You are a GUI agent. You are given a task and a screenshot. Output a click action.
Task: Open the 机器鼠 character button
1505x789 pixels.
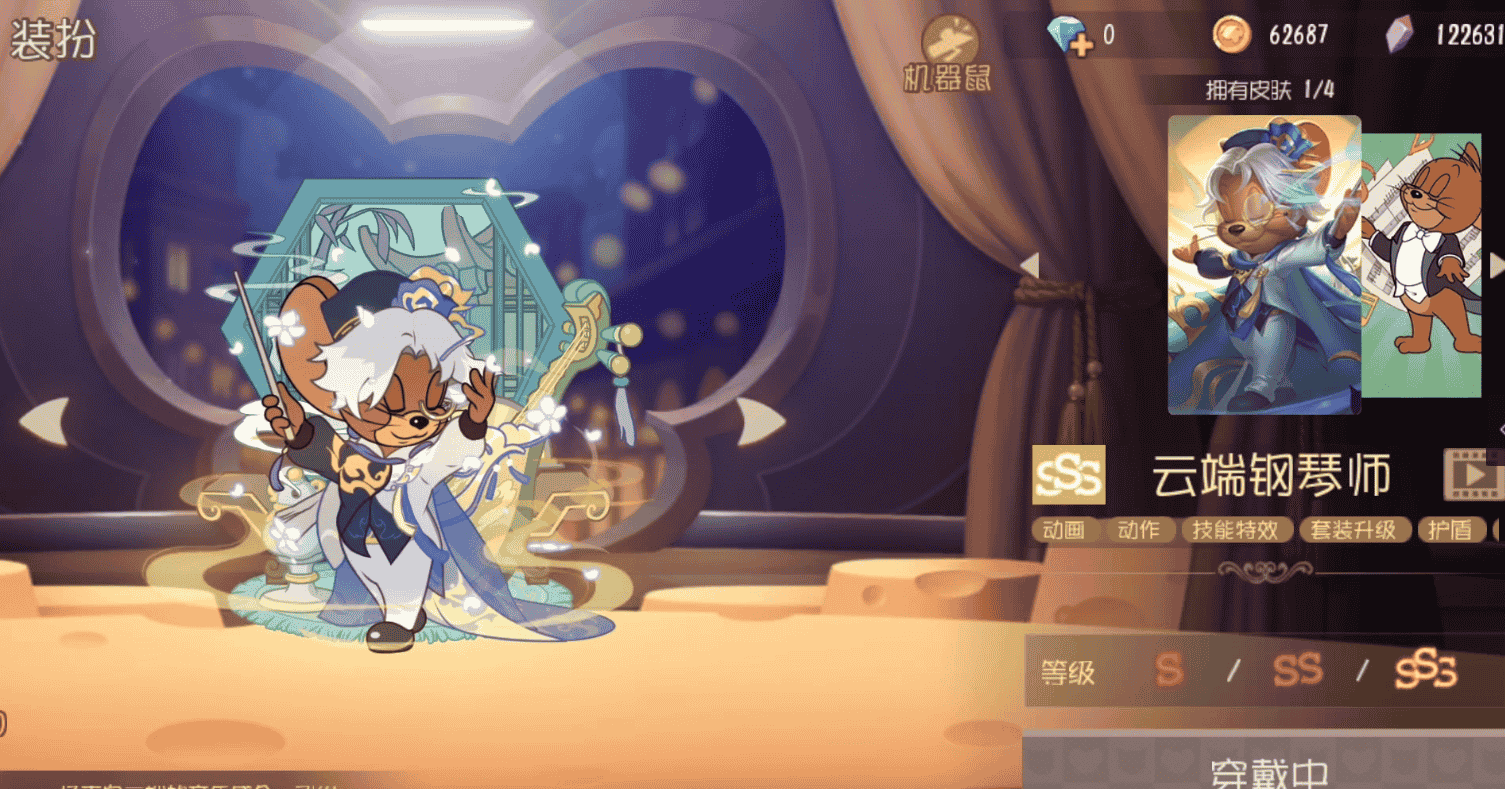945,55
